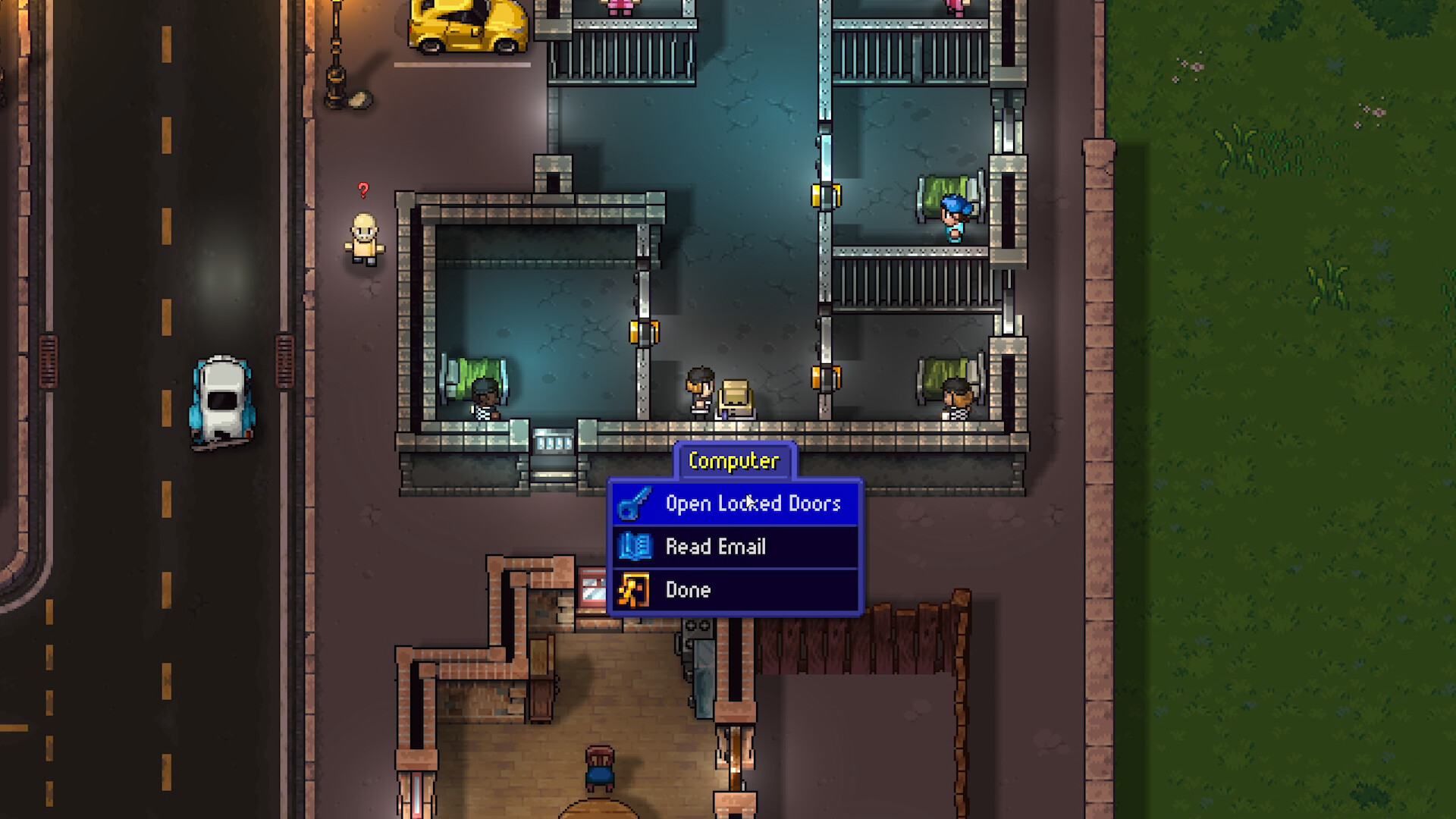Screen dimensions: 1456x819
Task: Click the Computer title bar above the menu
Action: 734,460
